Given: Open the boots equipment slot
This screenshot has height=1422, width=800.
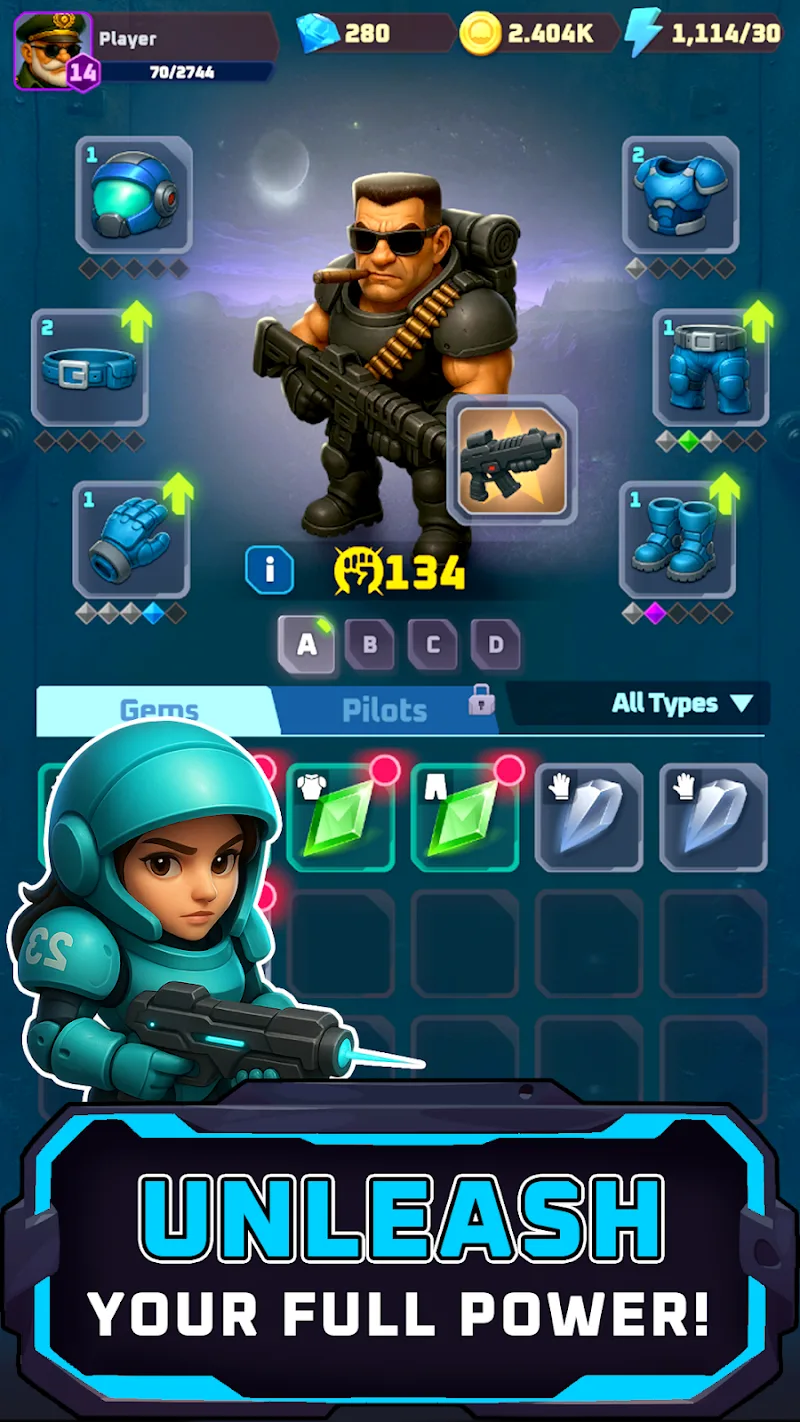Looking at the screenshot, I should [678, 540].
